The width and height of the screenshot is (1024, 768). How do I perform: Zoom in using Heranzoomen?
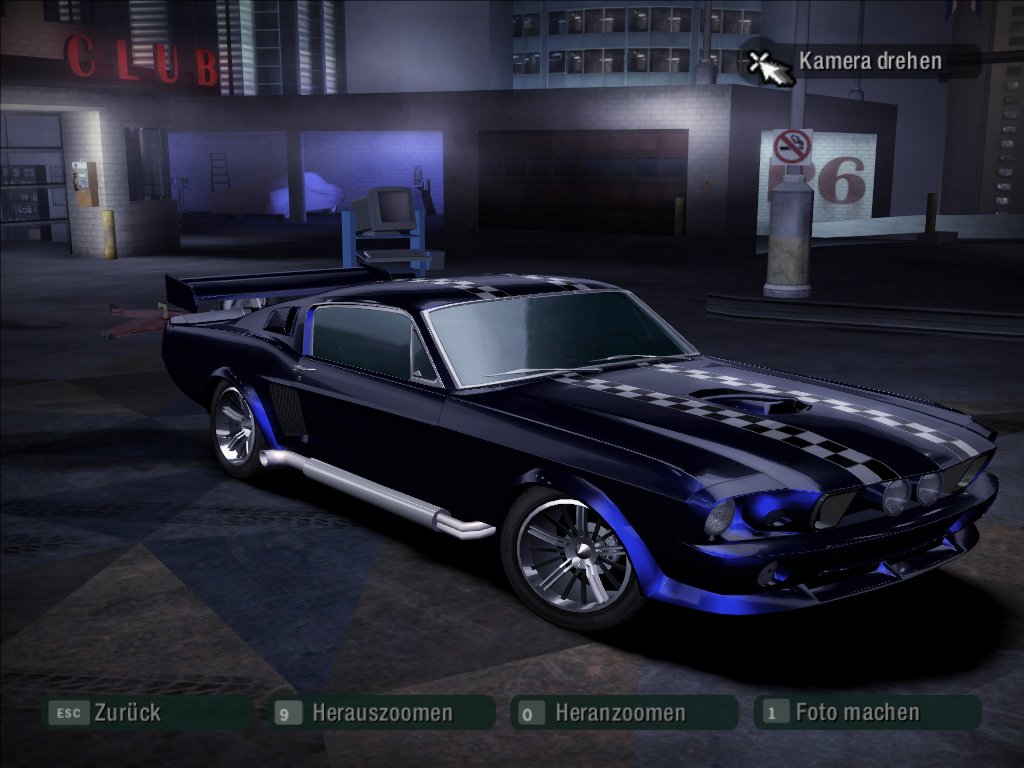coord(619,713)
